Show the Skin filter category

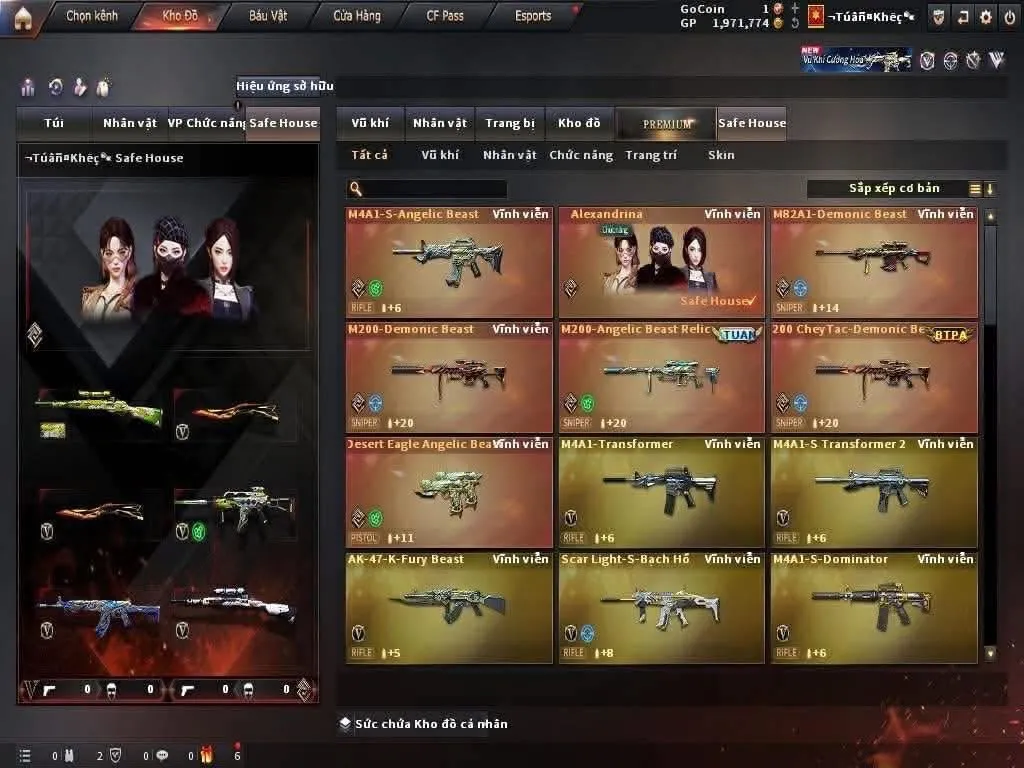click(x=721, y=155)
